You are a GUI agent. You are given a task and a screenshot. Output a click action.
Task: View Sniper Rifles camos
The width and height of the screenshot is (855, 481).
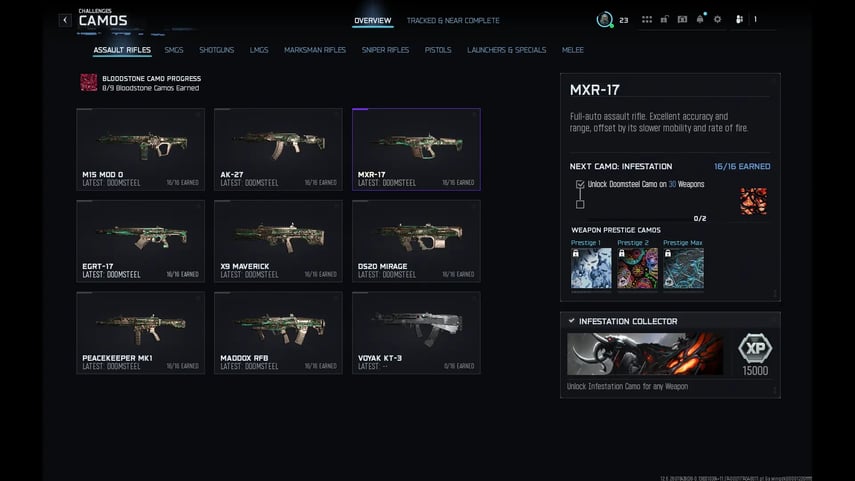point(385,50)
